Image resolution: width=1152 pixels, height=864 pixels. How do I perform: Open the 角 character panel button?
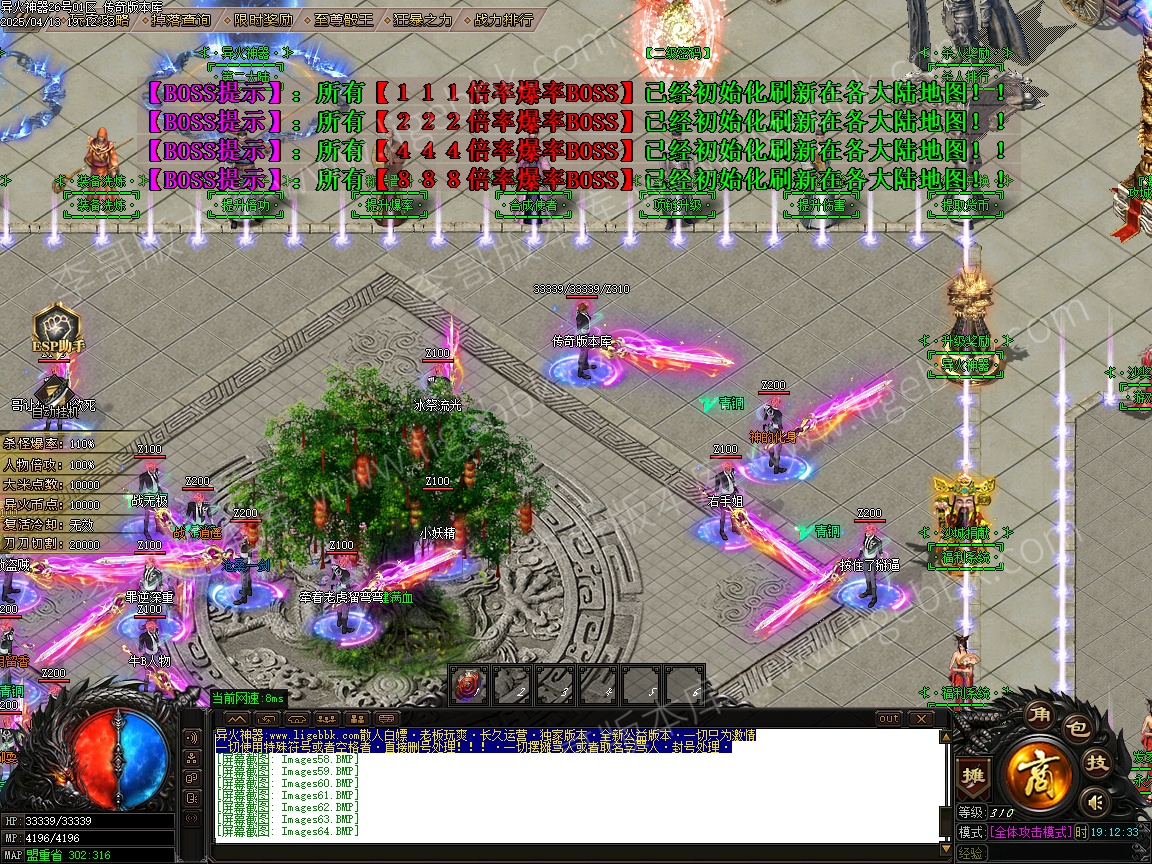[x=1039, y=718]
